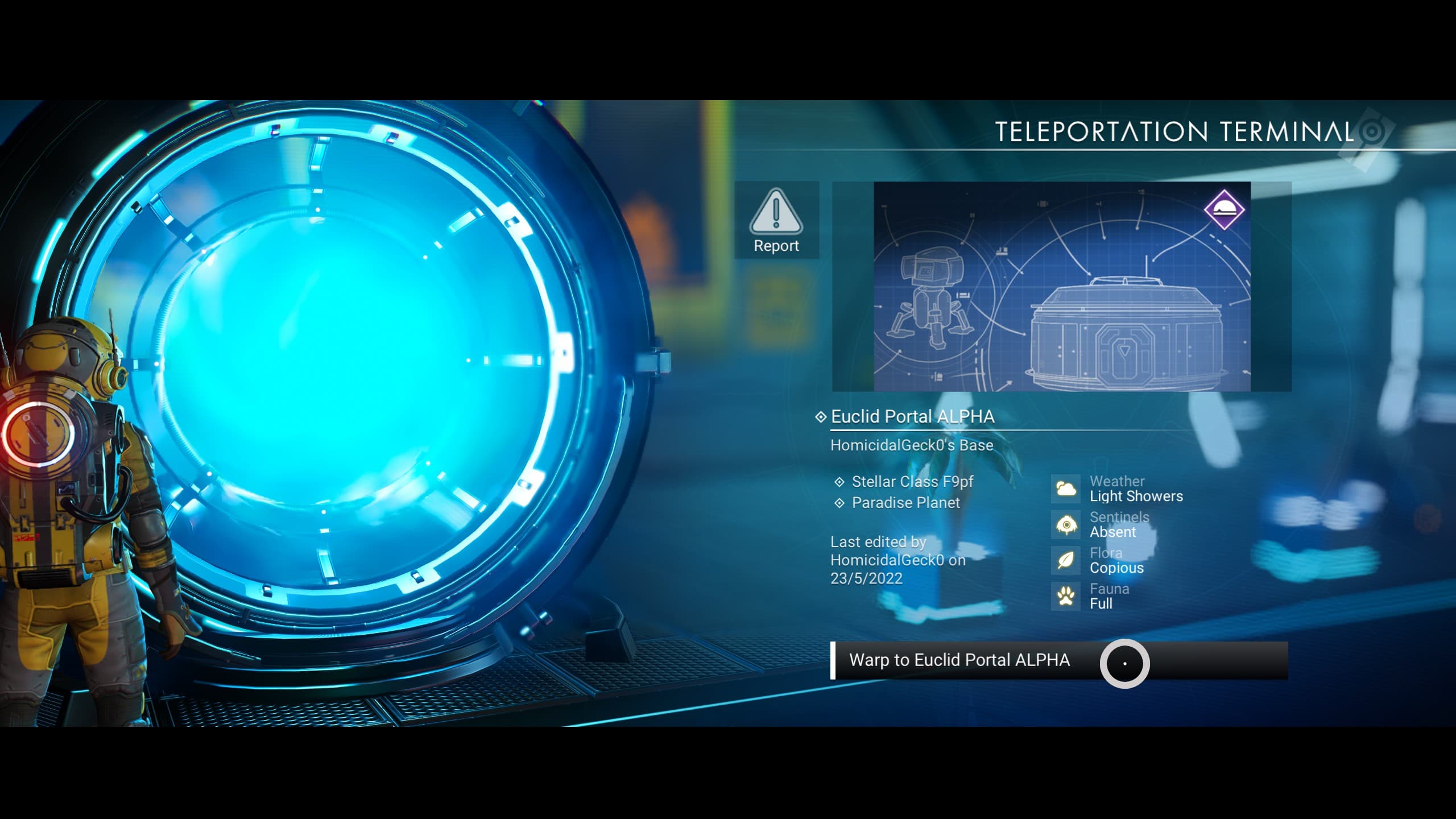Report this base with the warning button
Viewport: 1456px width, 819px height.
click(776, 221)
